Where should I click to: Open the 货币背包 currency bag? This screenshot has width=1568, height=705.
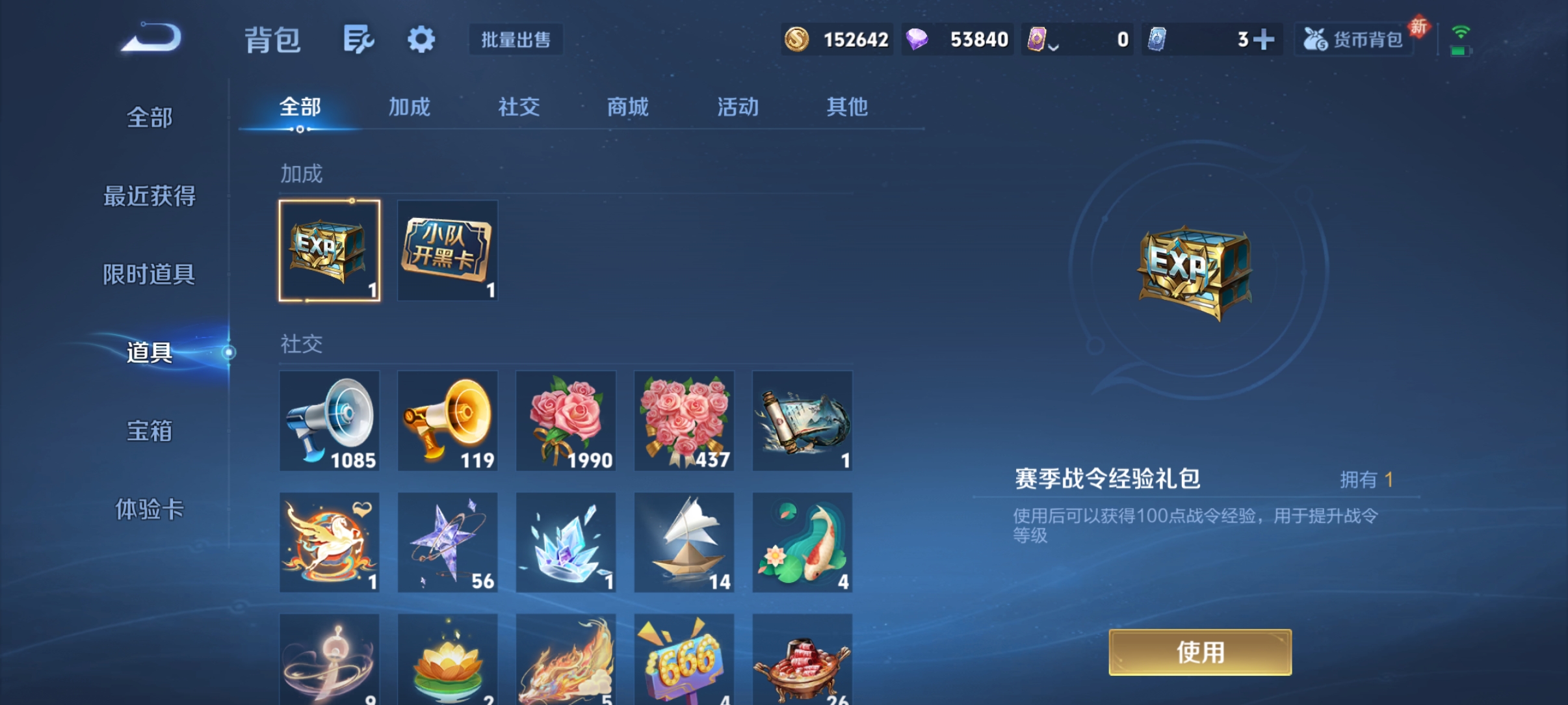(x=1353, y=39)
